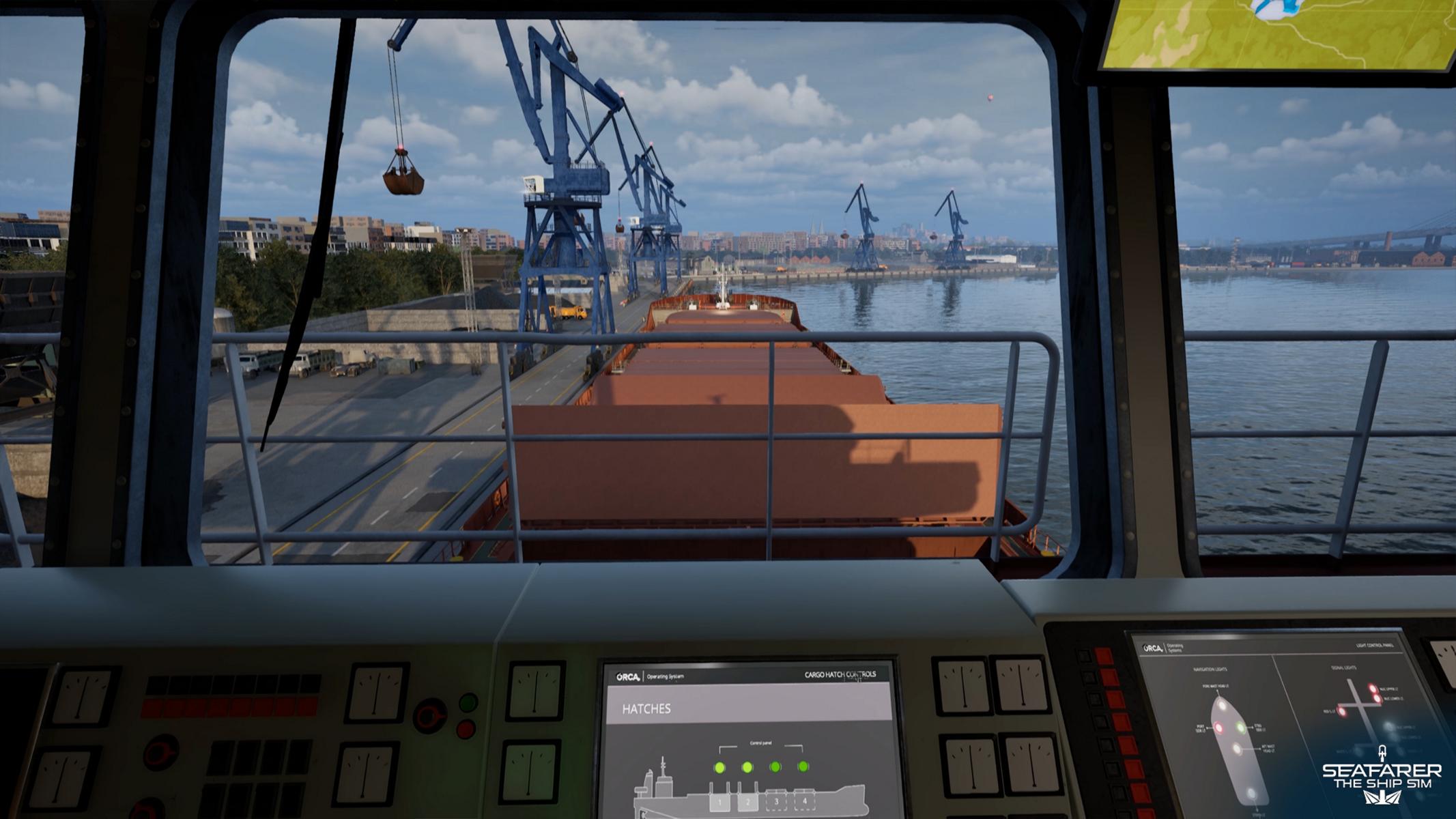Toggle the aft mast head navigation light
This screenshot has width=1456, height=819.
pyautogui.click(x=1237, y=749)
